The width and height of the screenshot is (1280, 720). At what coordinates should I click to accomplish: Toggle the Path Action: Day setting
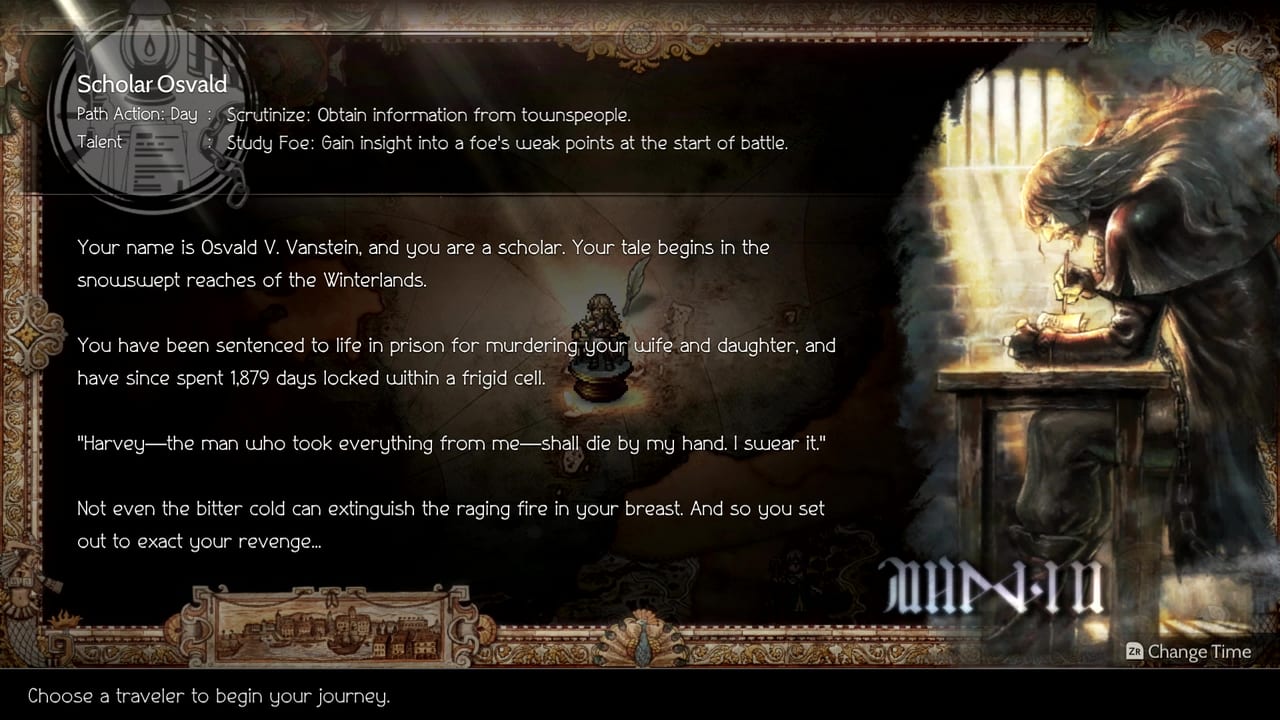137,114
